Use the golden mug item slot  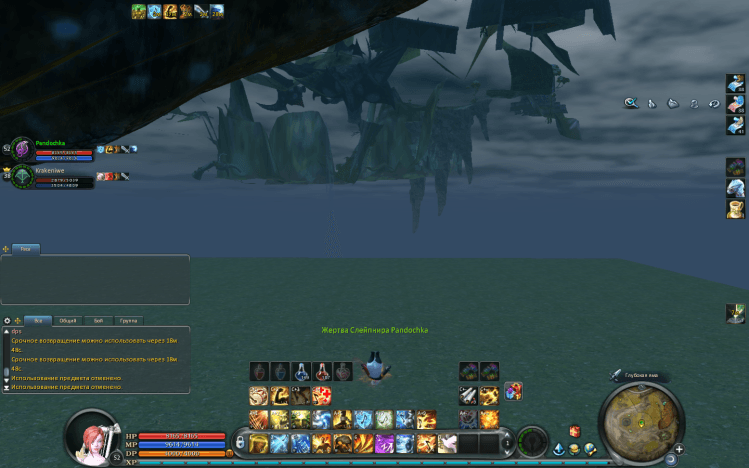pos(736,207)
